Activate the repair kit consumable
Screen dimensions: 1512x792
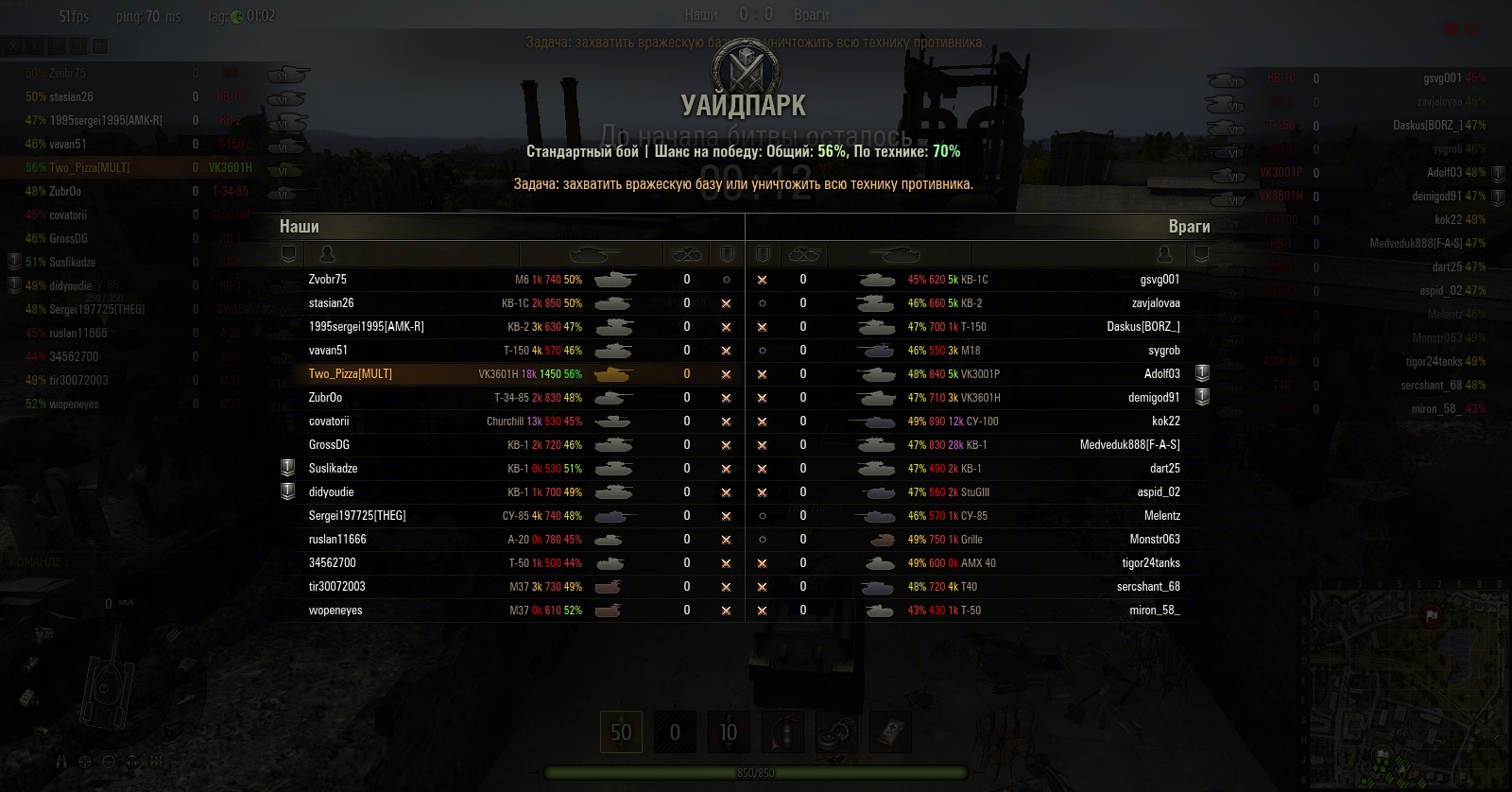click(x=837, y=732)
